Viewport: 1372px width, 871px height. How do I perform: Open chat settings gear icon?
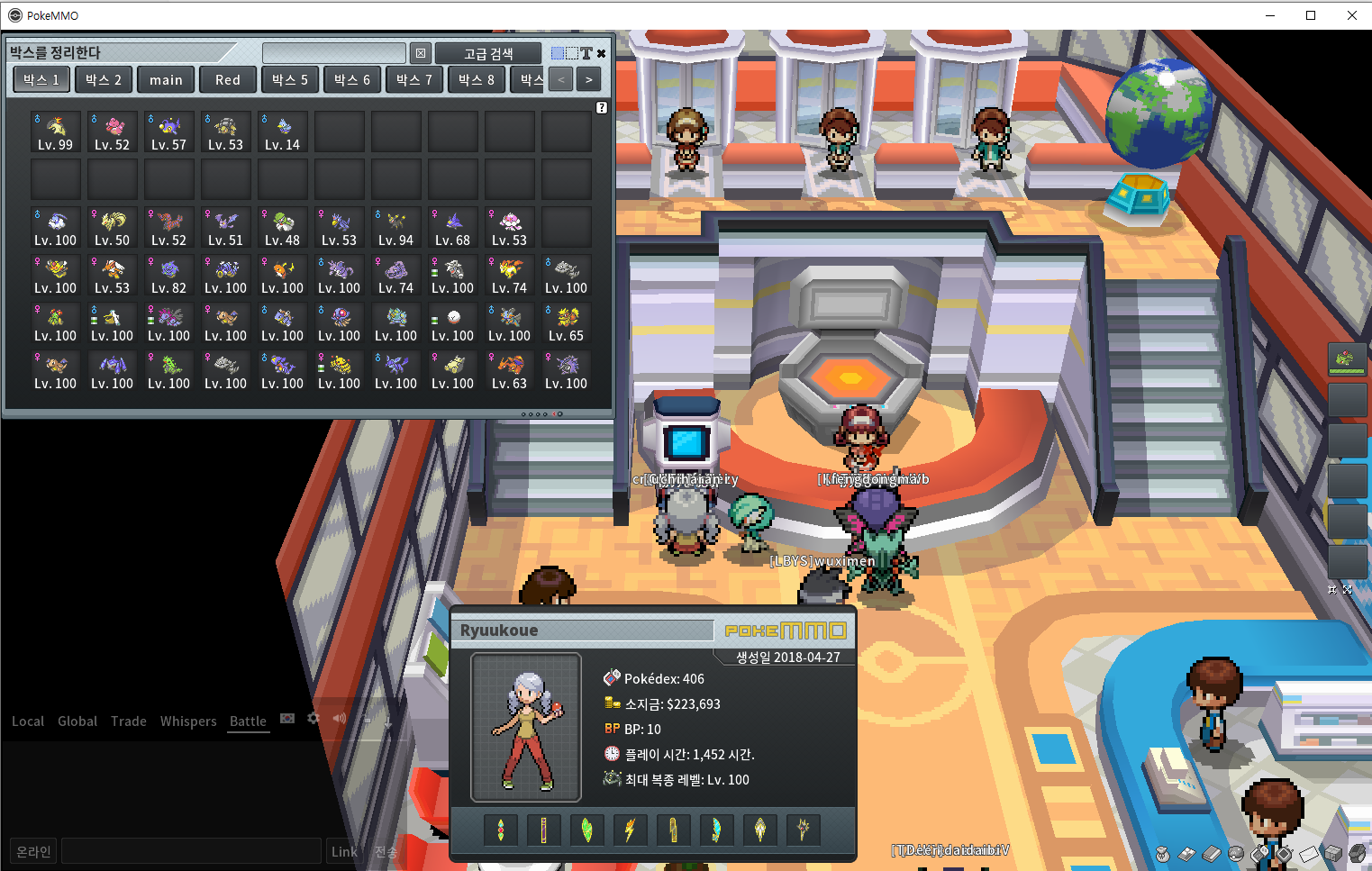(313, 719)
